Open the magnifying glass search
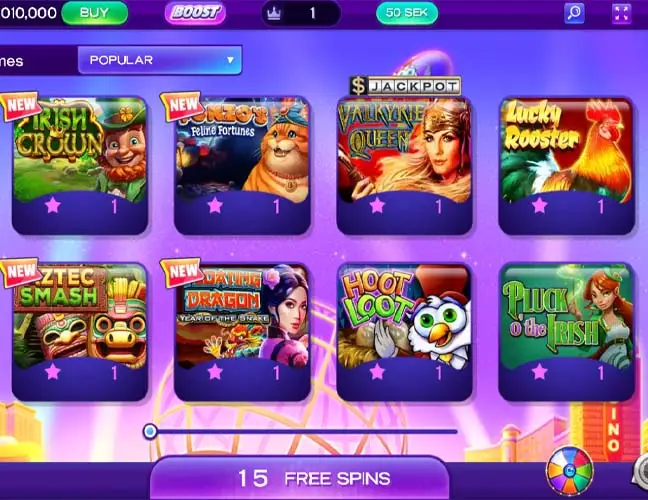Viewport: 648px width, 500px height. pyautogui.click(x=574, y=13)
